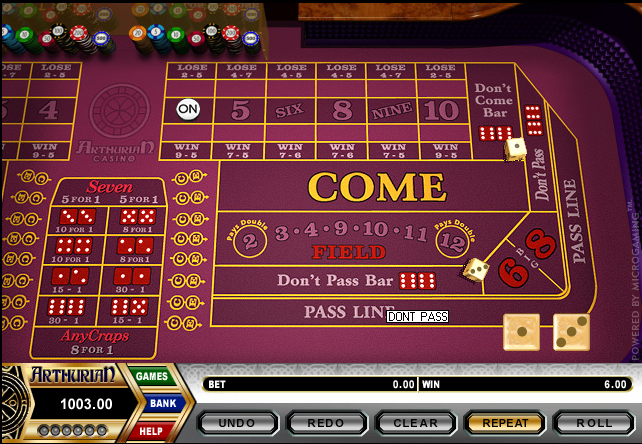
Task: Bet on the point 8 number box
Action: point(341,109)
